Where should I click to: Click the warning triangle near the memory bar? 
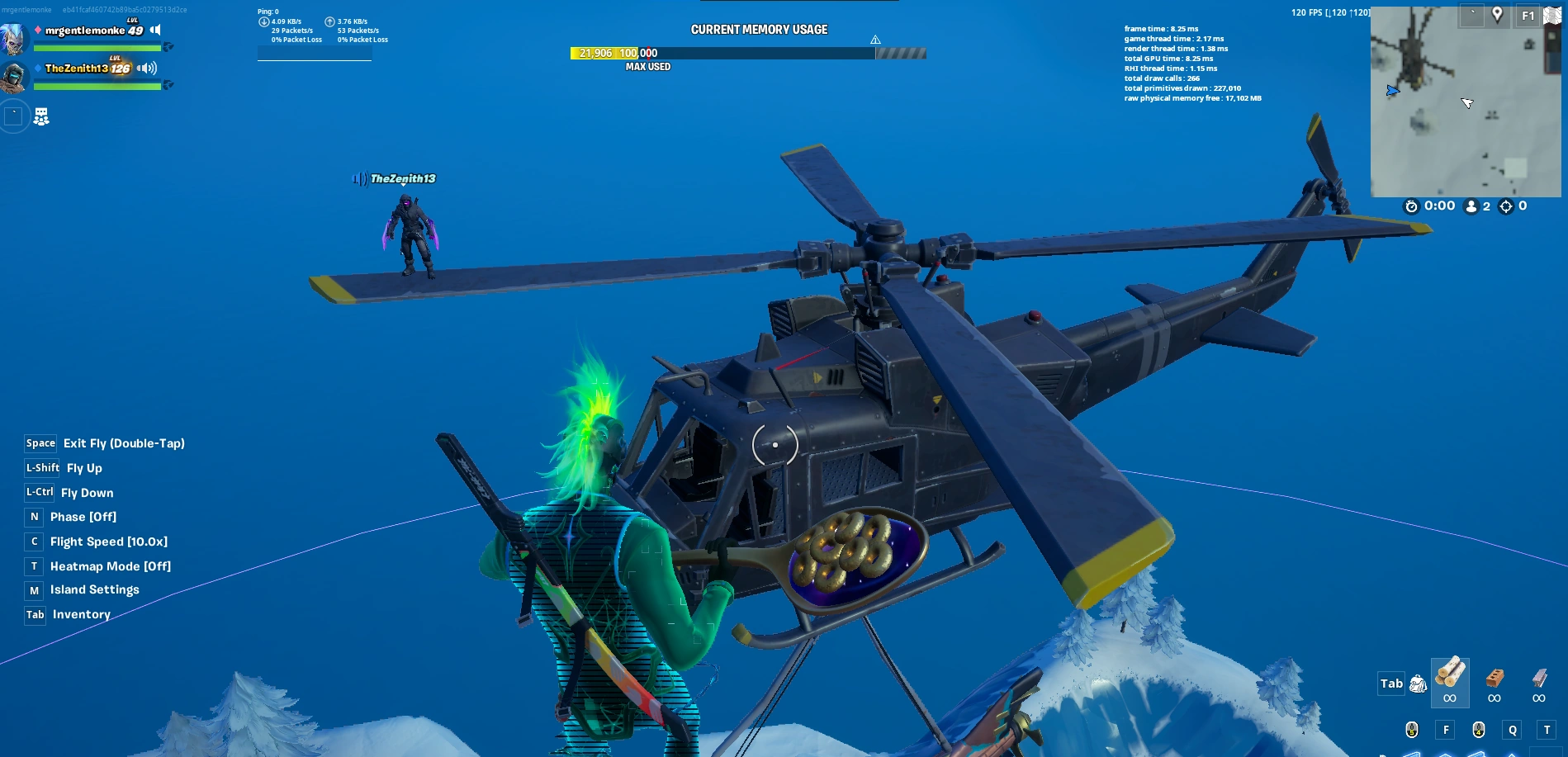click(876, 38)
